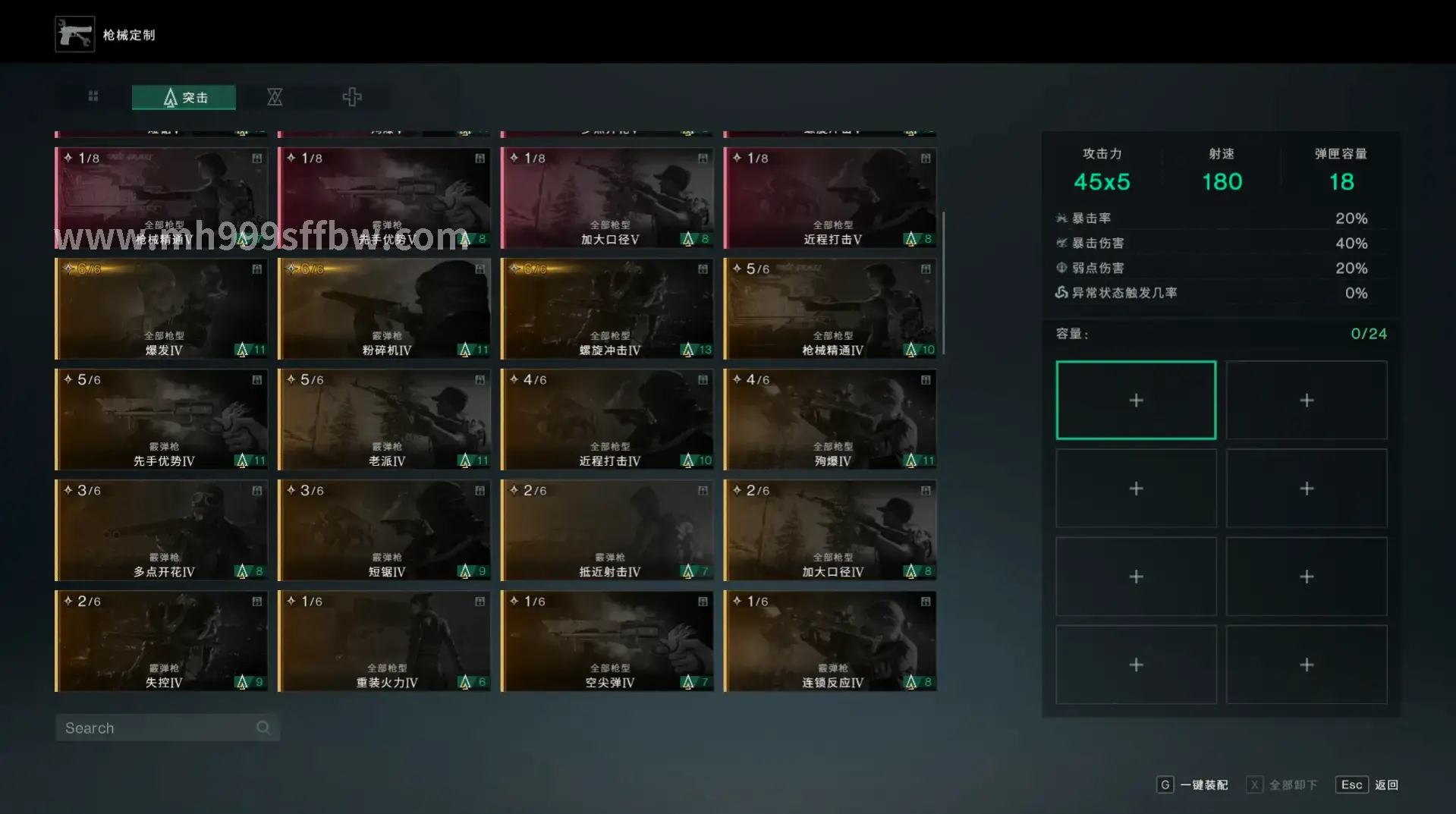
Task: Pick the 爆发IV mod card
Action: 162,310
